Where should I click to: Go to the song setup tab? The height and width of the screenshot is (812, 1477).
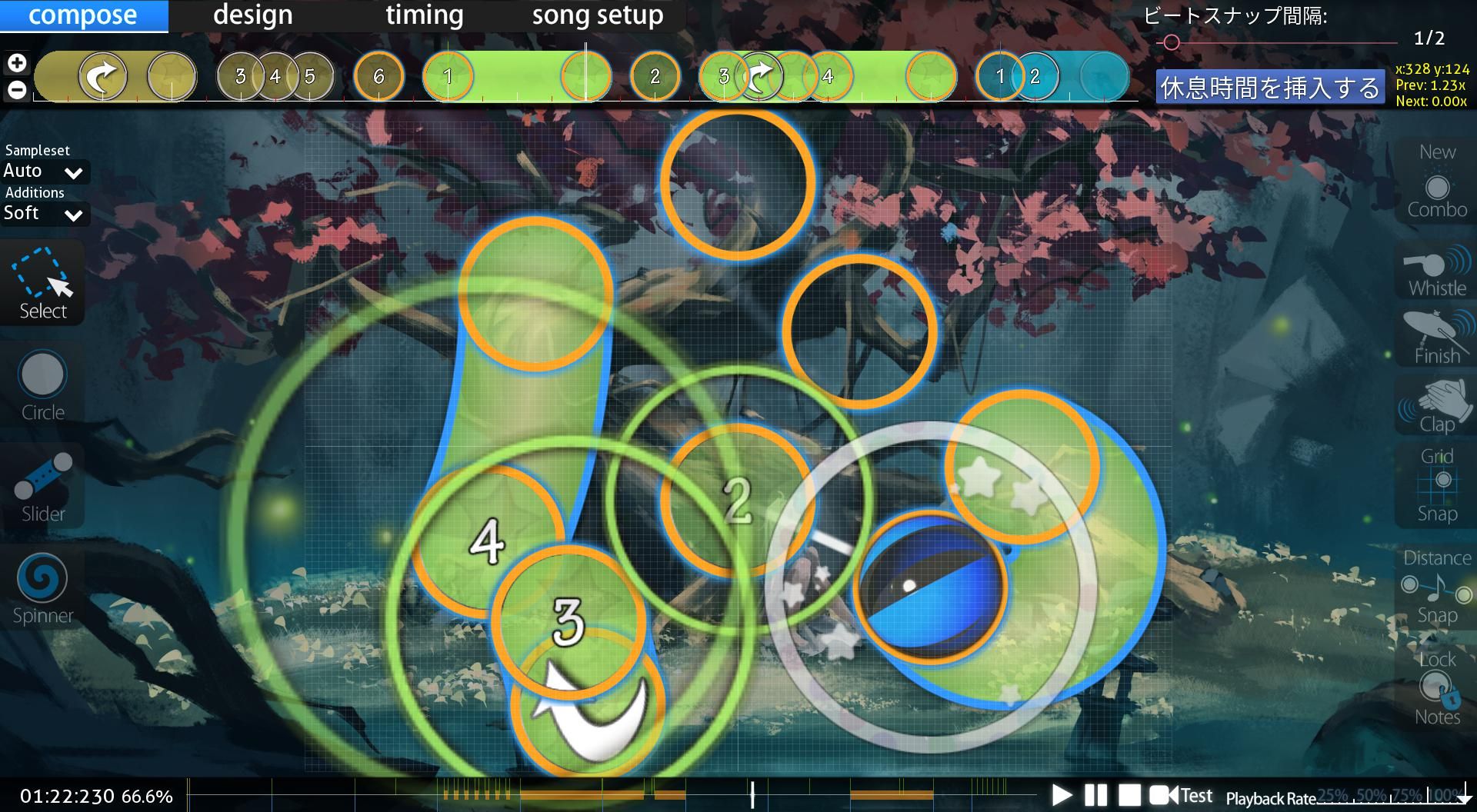pos(597,15)
